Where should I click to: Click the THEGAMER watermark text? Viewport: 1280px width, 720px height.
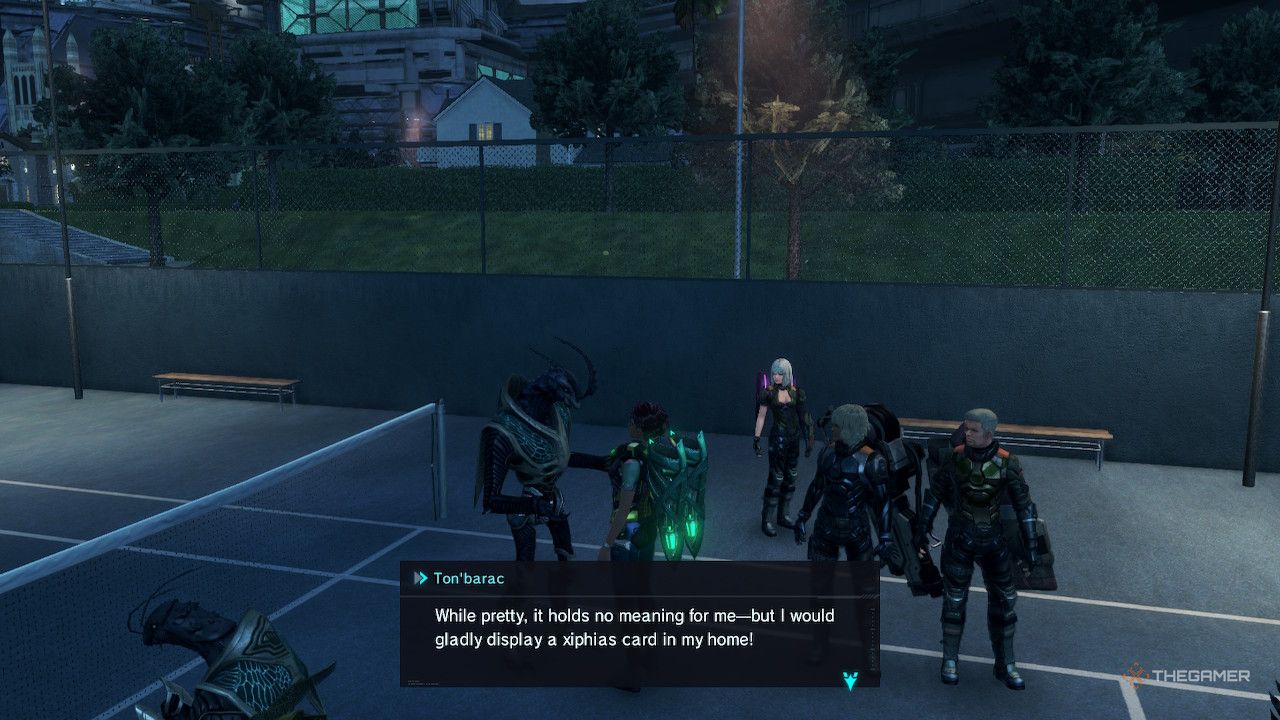coord(1204,677)
